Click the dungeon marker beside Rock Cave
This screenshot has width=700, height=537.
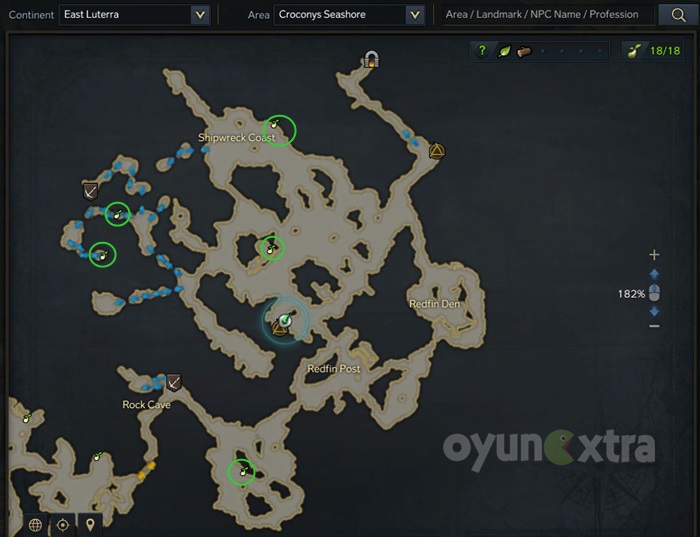tap(174, 382)
